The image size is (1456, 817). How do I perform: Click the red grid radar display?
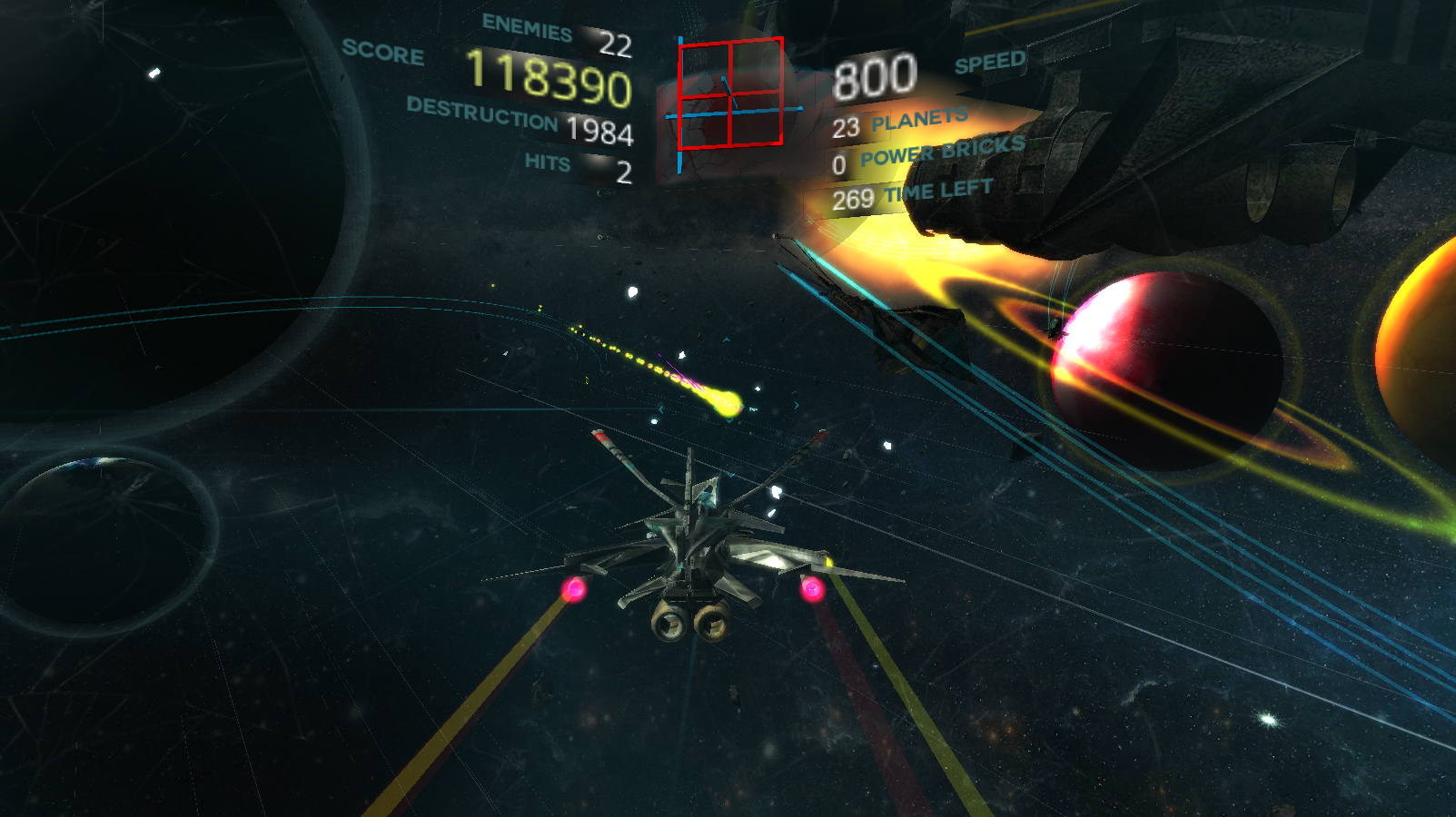(730, 93)
